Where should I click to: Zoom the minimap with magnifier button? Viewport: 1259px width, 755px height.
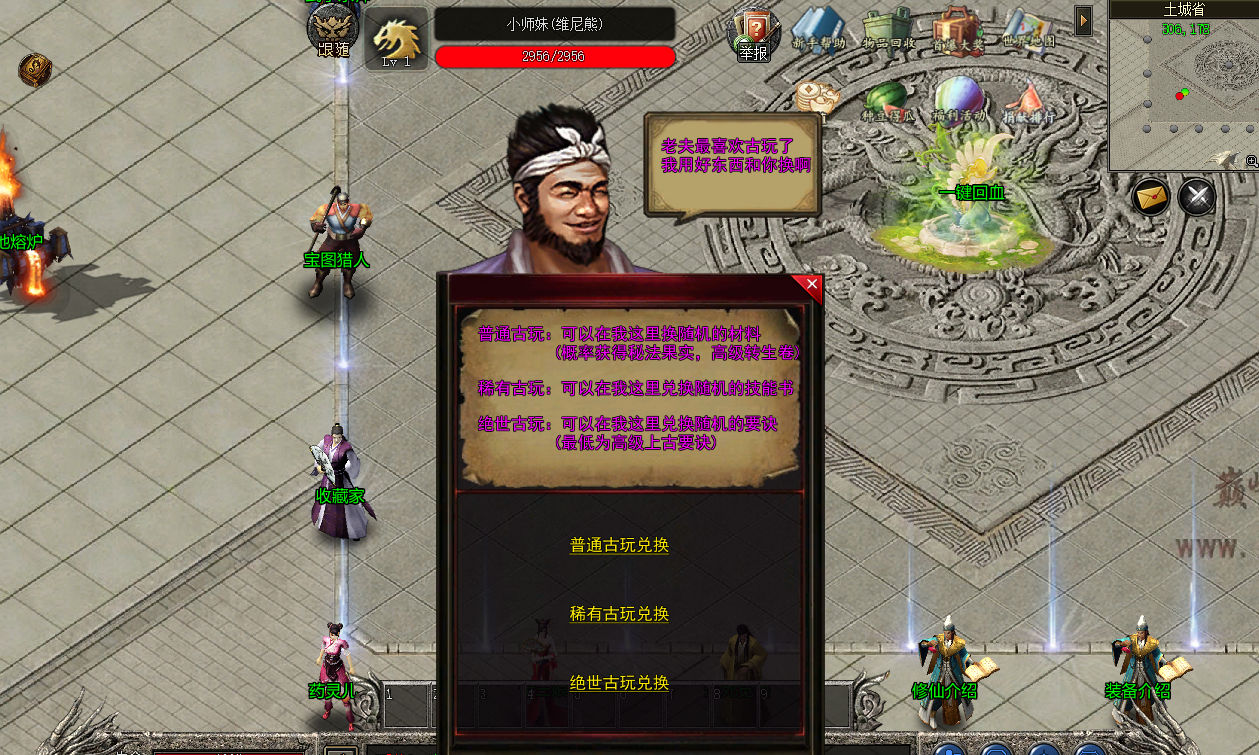tap(1251, 161)
